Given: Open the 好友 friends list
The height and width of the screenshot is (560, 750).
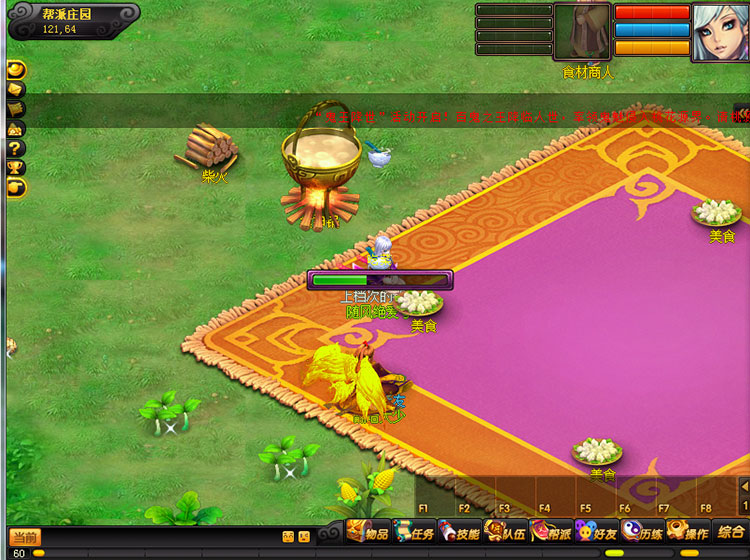Looking at the screenshot, I should click(596, 534).
